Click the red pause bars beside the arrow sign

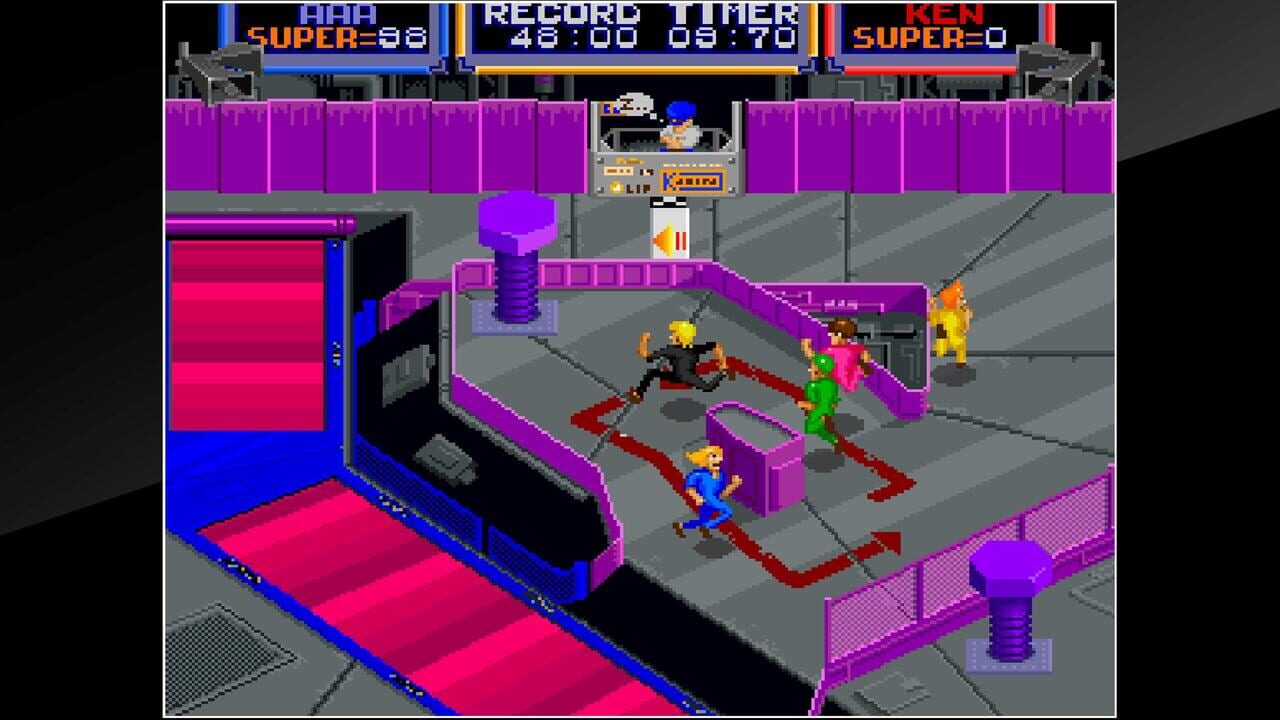click(x=680, y=240)
